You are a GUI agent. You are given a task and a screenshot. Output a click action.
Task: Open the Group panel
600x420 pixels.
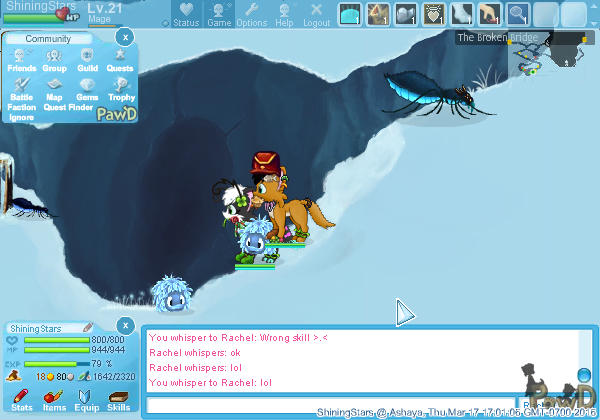point(54,59)
